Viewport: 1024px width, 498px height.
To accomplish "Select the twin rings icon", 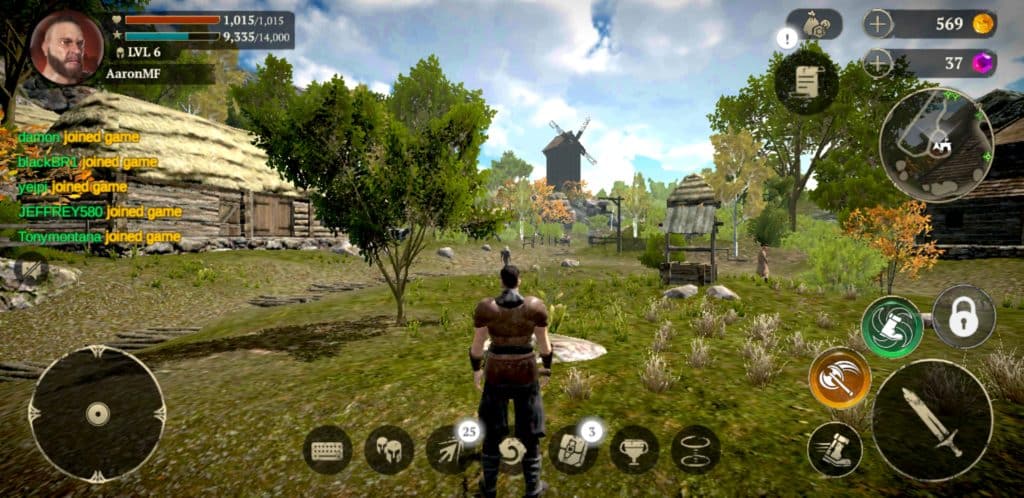I will coord(695,449).
